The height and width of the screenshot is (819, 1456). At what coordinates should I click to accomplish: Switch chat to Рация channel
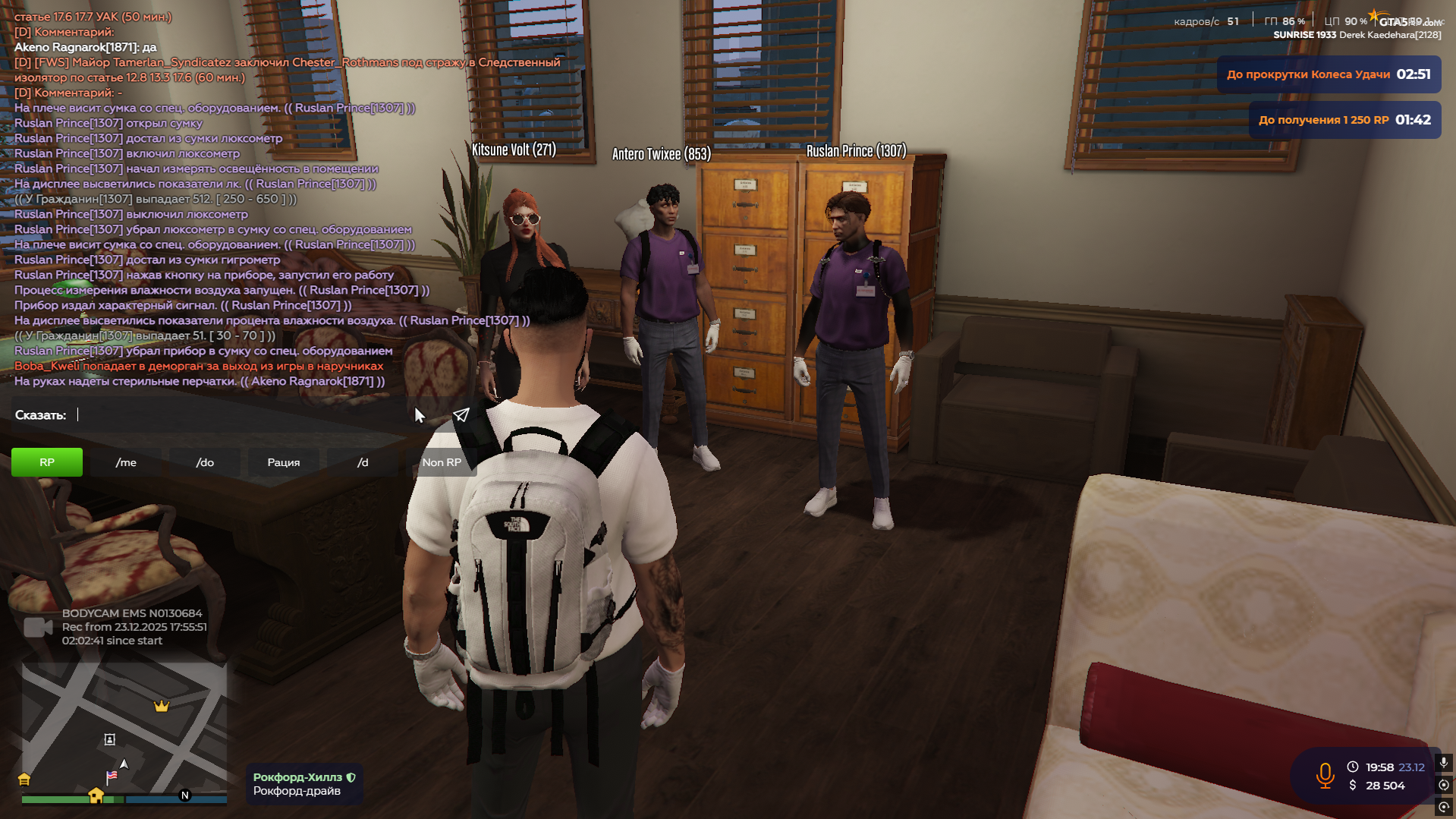284,462
